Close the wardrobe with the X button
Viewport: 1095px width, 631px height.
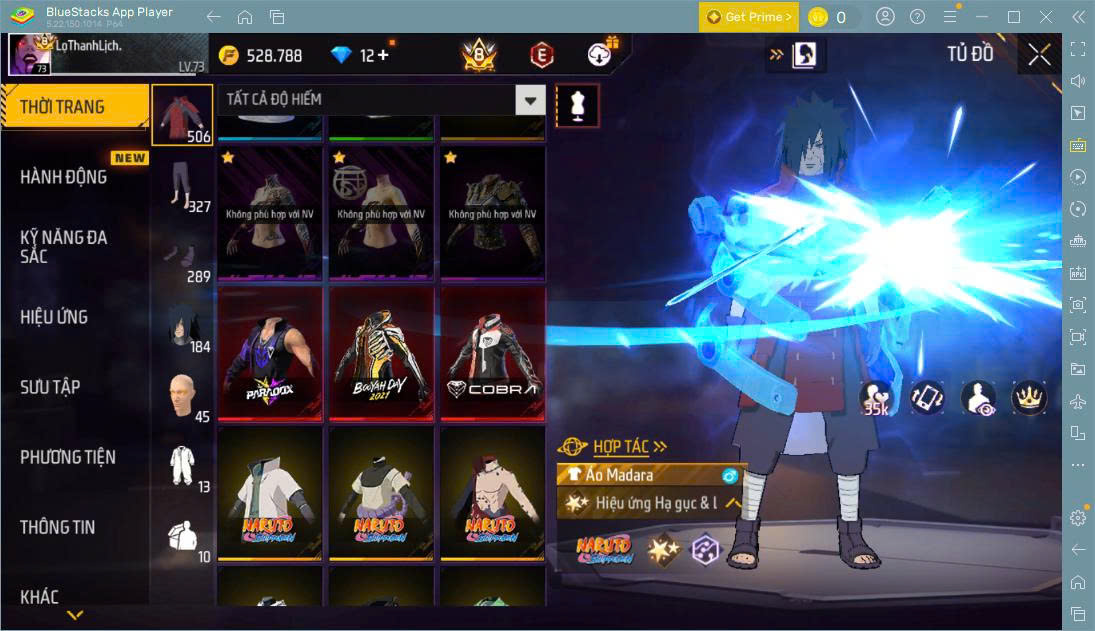click(1039, 55)
